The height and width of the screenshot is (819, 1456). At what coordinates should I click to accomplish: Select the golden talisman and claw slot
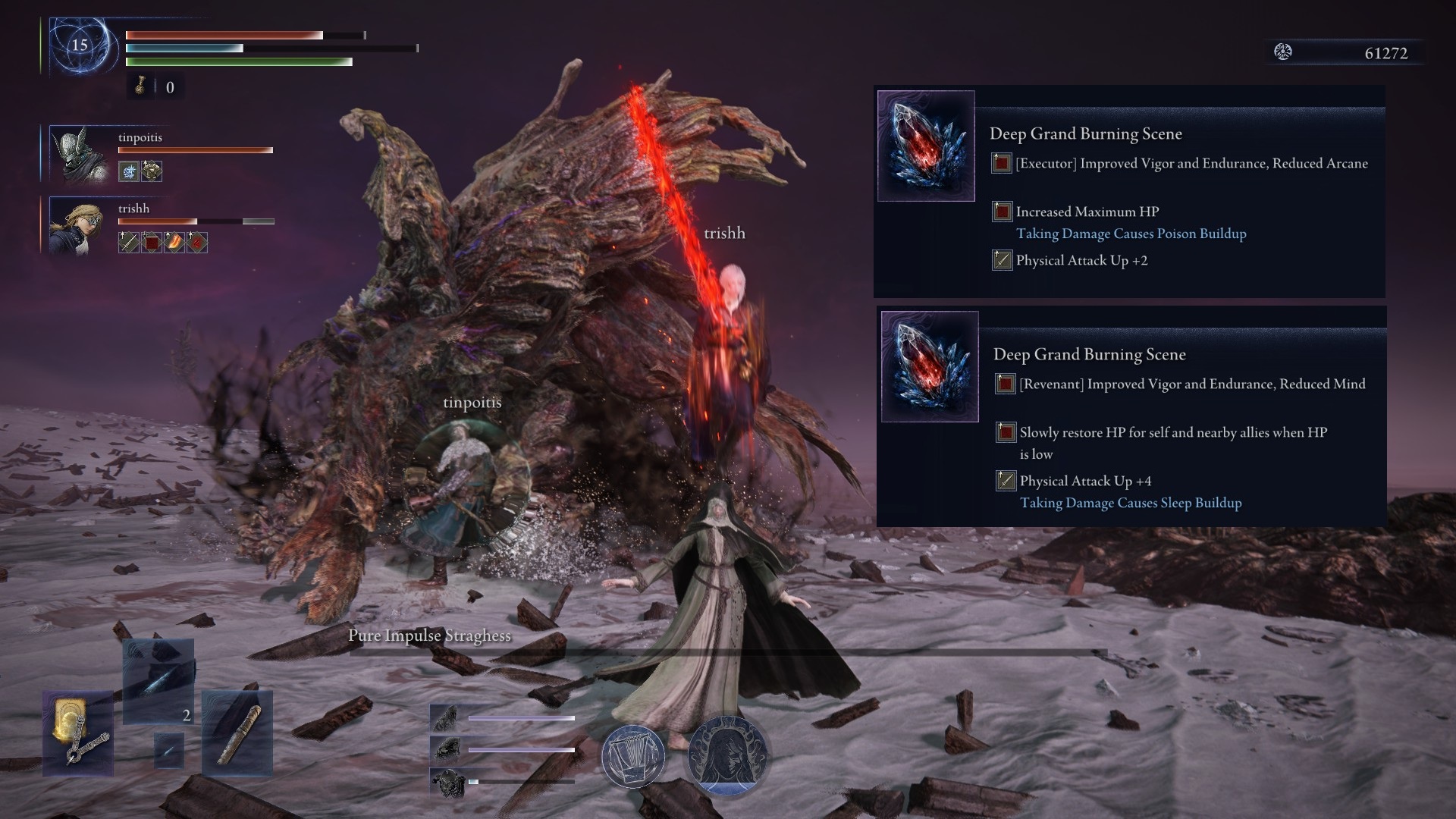(78, 733)
